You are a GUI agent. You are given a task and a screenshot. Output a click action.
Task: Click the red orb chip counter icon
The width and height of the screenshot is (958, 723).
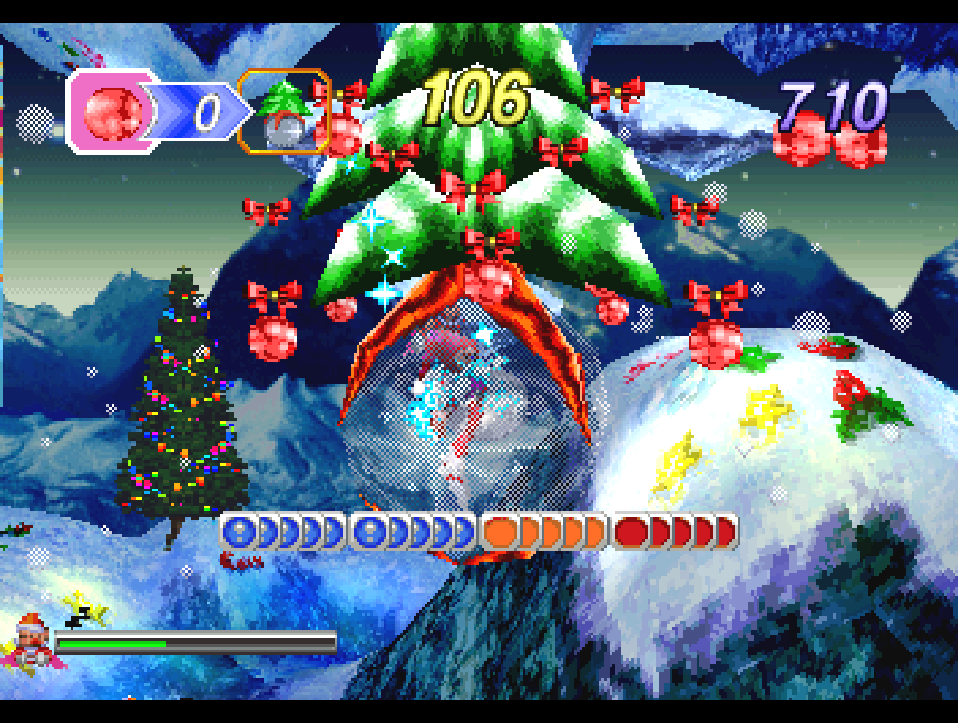click(110, 112)
